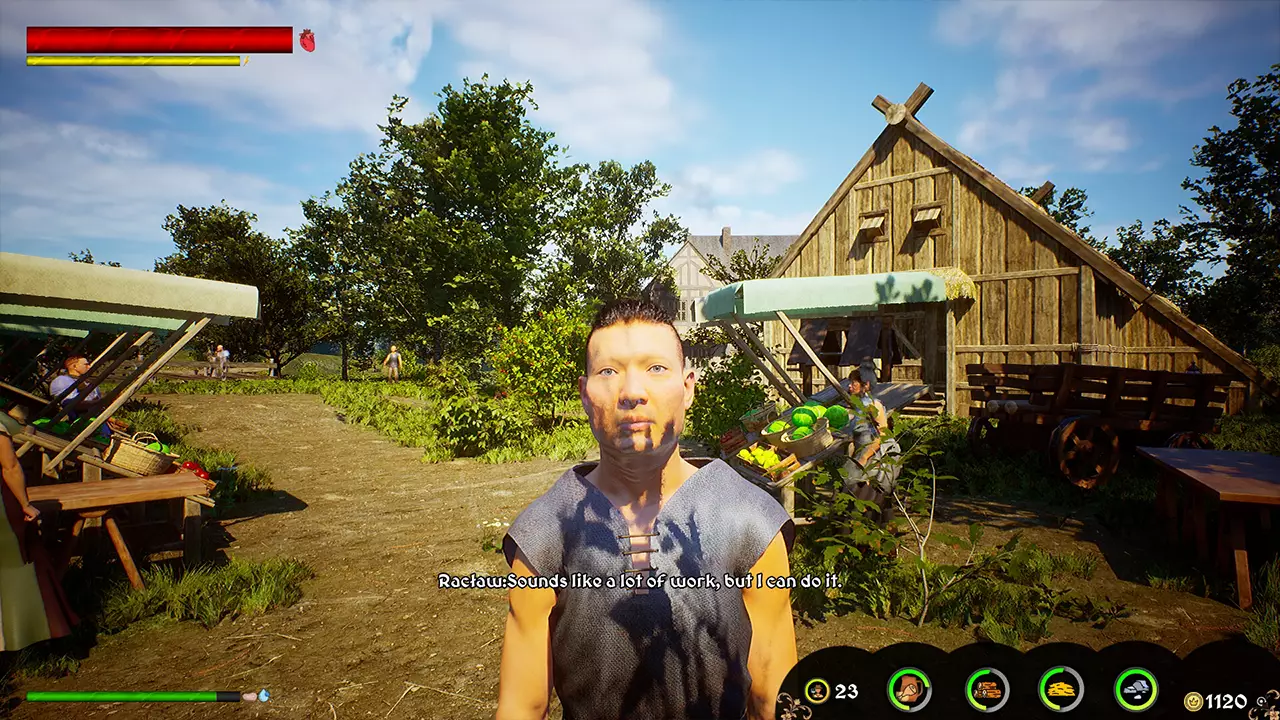
Task: Click the gold coin icon
Action: (x=1192, y=701)
